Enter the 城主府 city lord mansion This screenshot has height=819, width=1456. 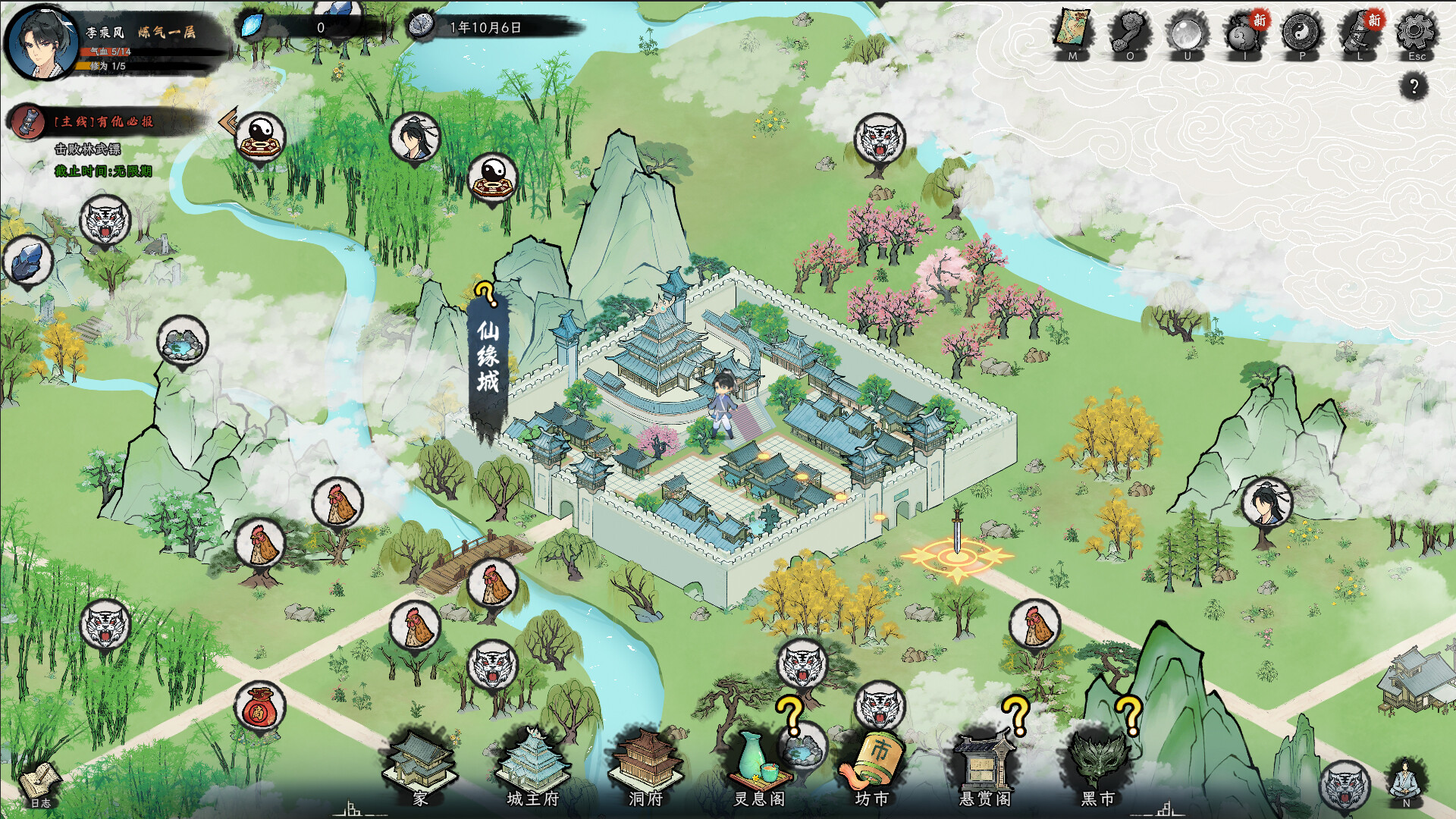click(532, 766)
